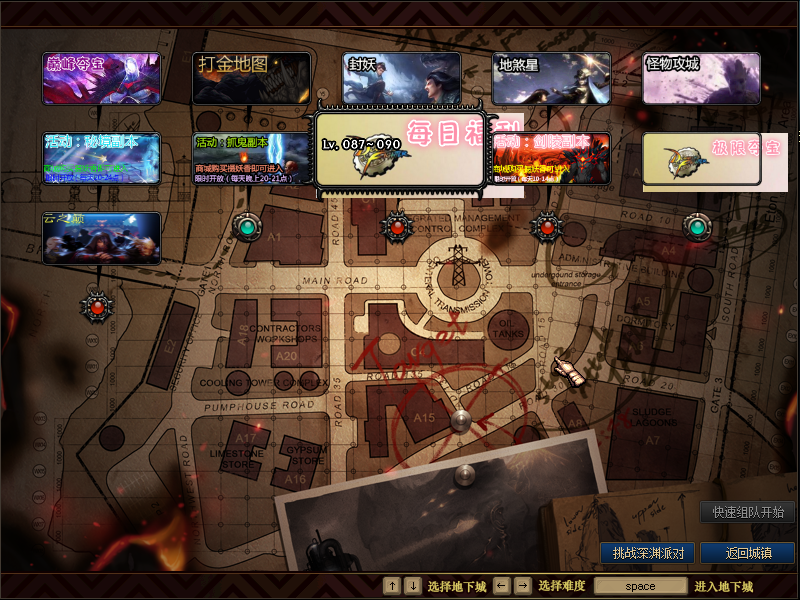Click the highlighted 每日福利 Lv. 087~090 dungeon
This screenshot has width=800, height=600.
[x=400, y=151]
